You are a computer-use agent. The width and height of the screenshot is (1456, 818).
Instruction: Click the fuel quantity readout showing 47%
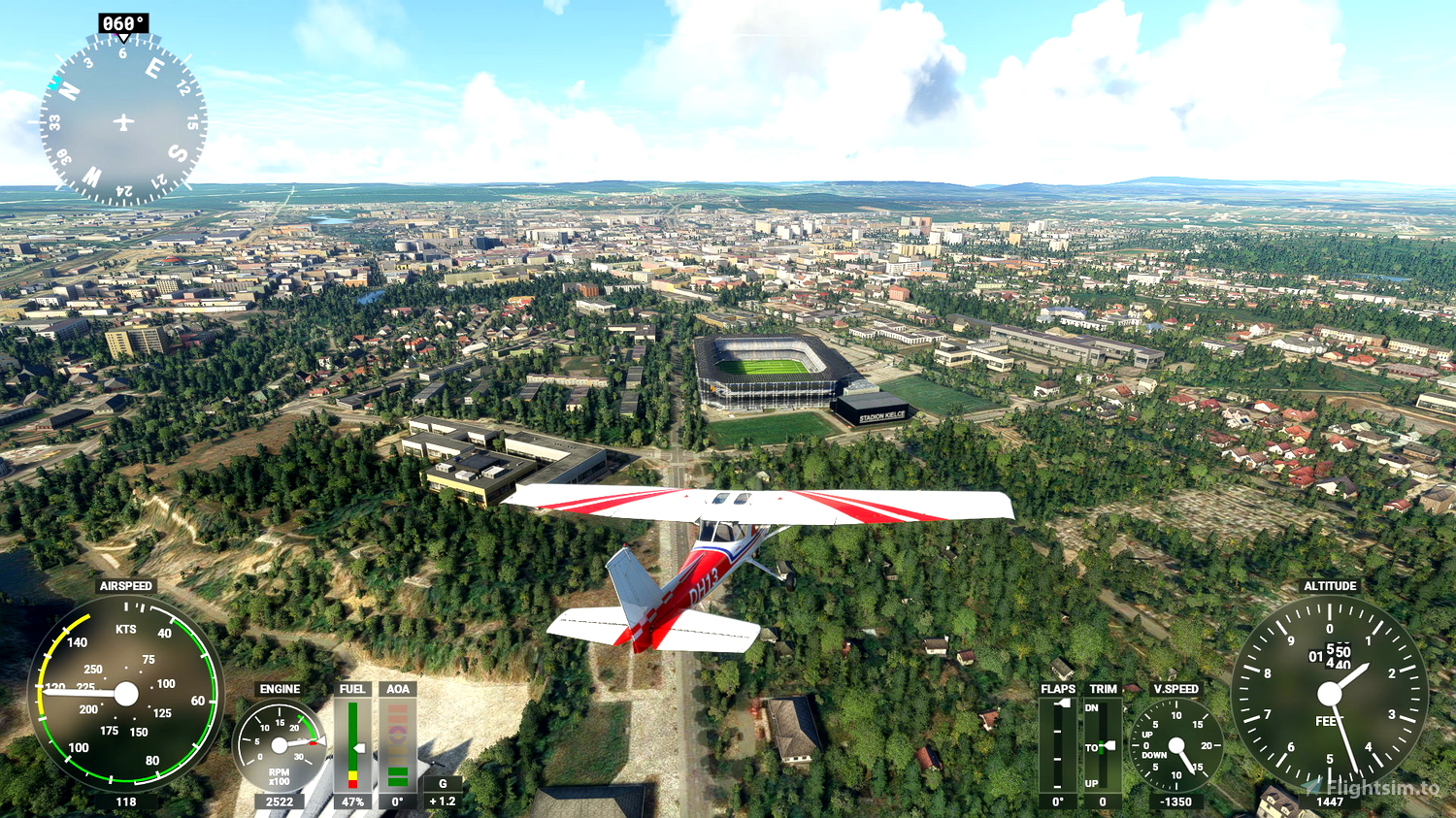(352, 802)
